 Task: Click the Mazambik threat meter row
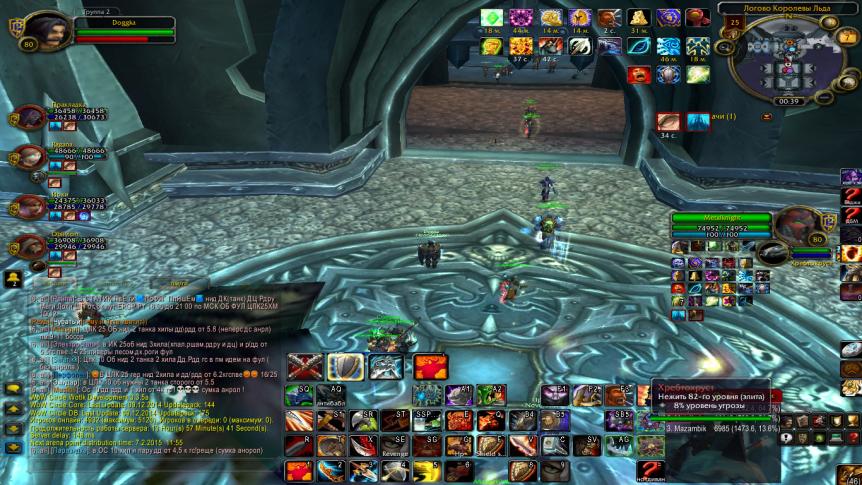click(x=722, y=427)
